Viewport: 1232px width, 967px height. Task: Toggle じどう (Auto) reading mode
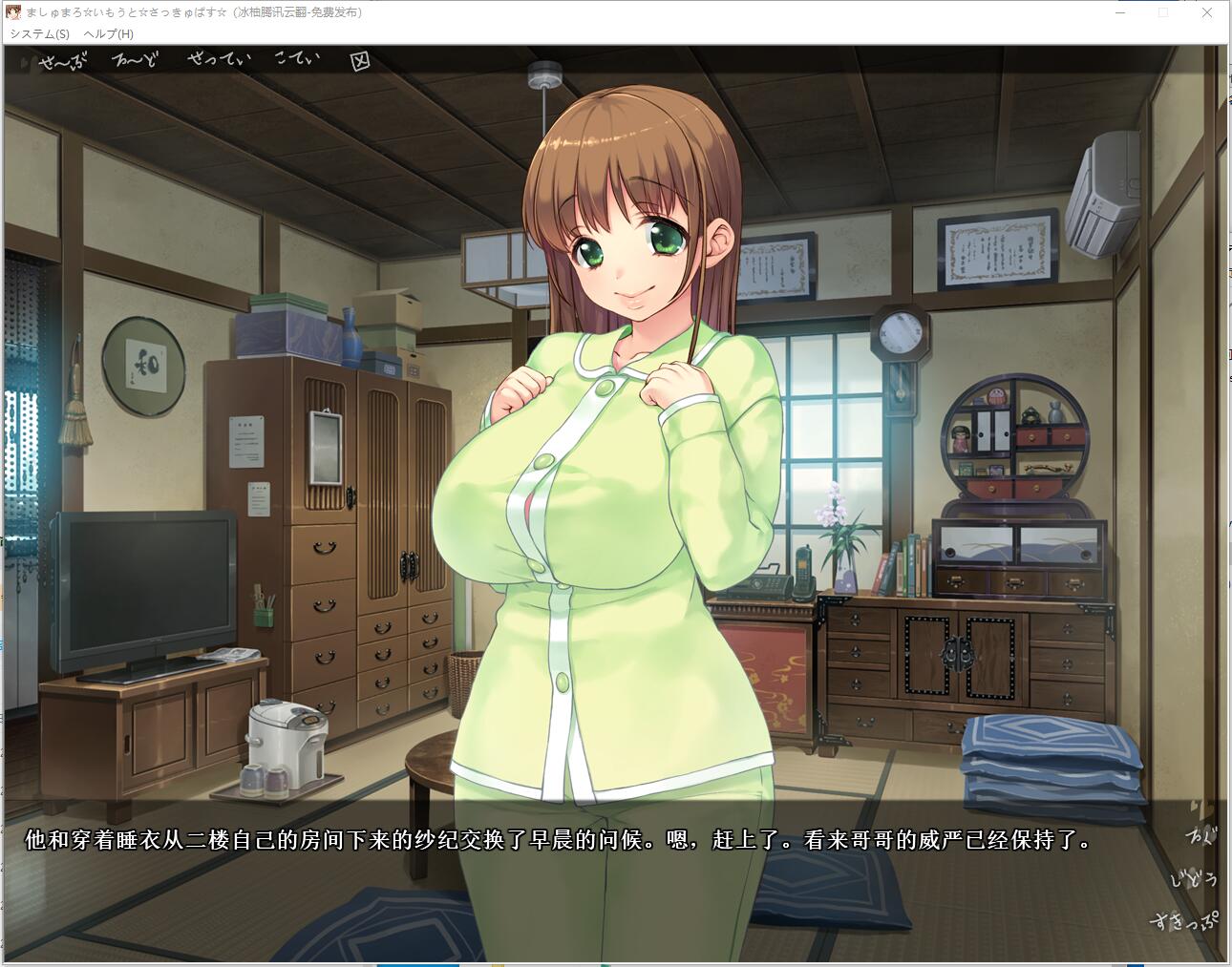point(1196,879)
